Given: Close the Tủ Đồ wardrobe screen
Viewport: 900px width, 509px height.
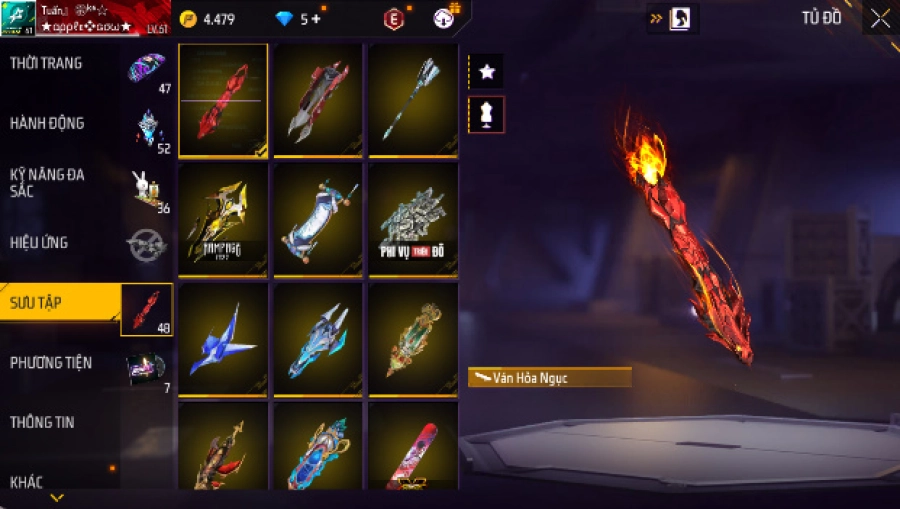Looking at the screenshot, I should (x=880, y=18).
